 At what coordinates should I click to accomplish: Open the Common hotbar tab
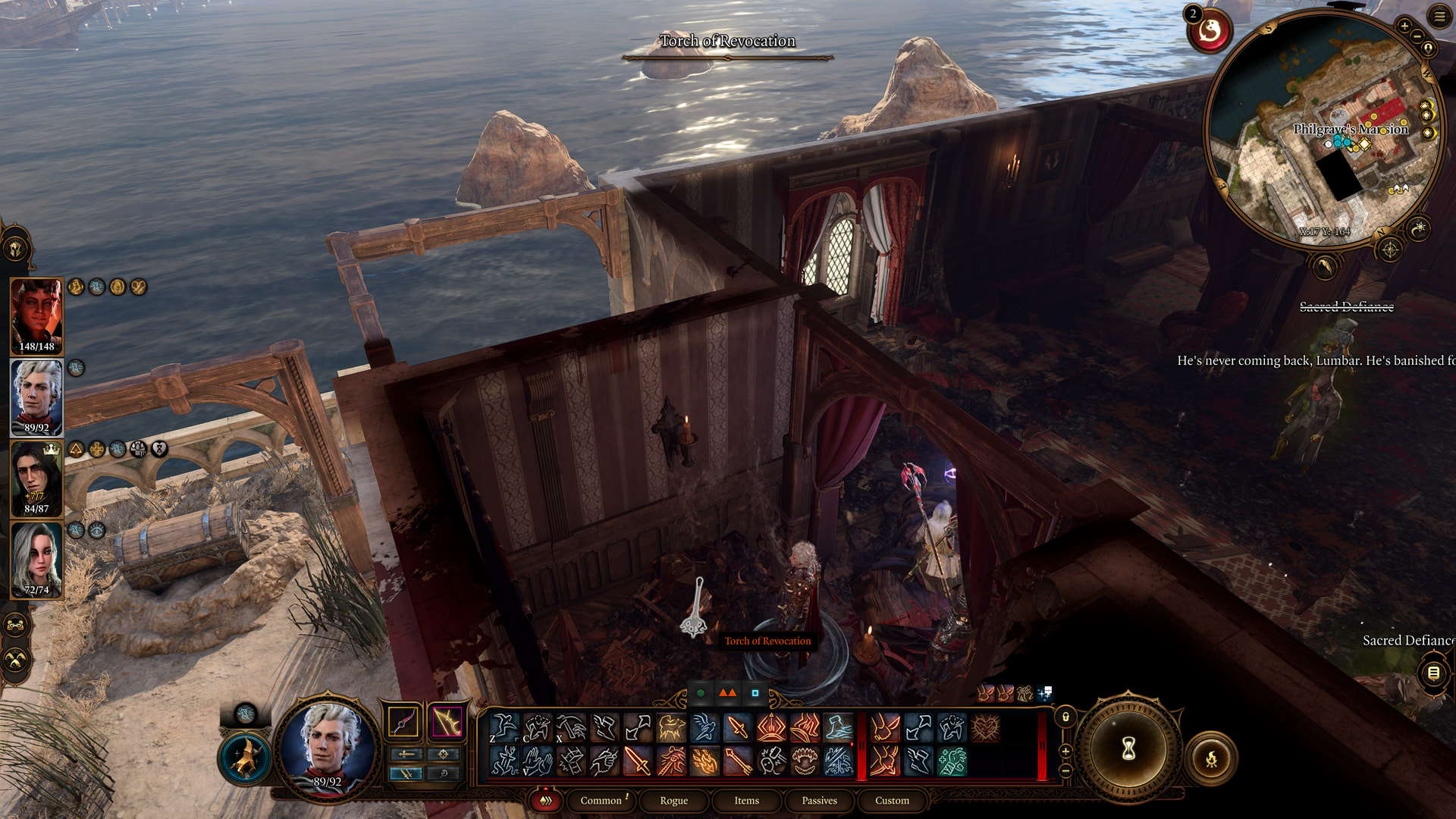coord(601,800)
